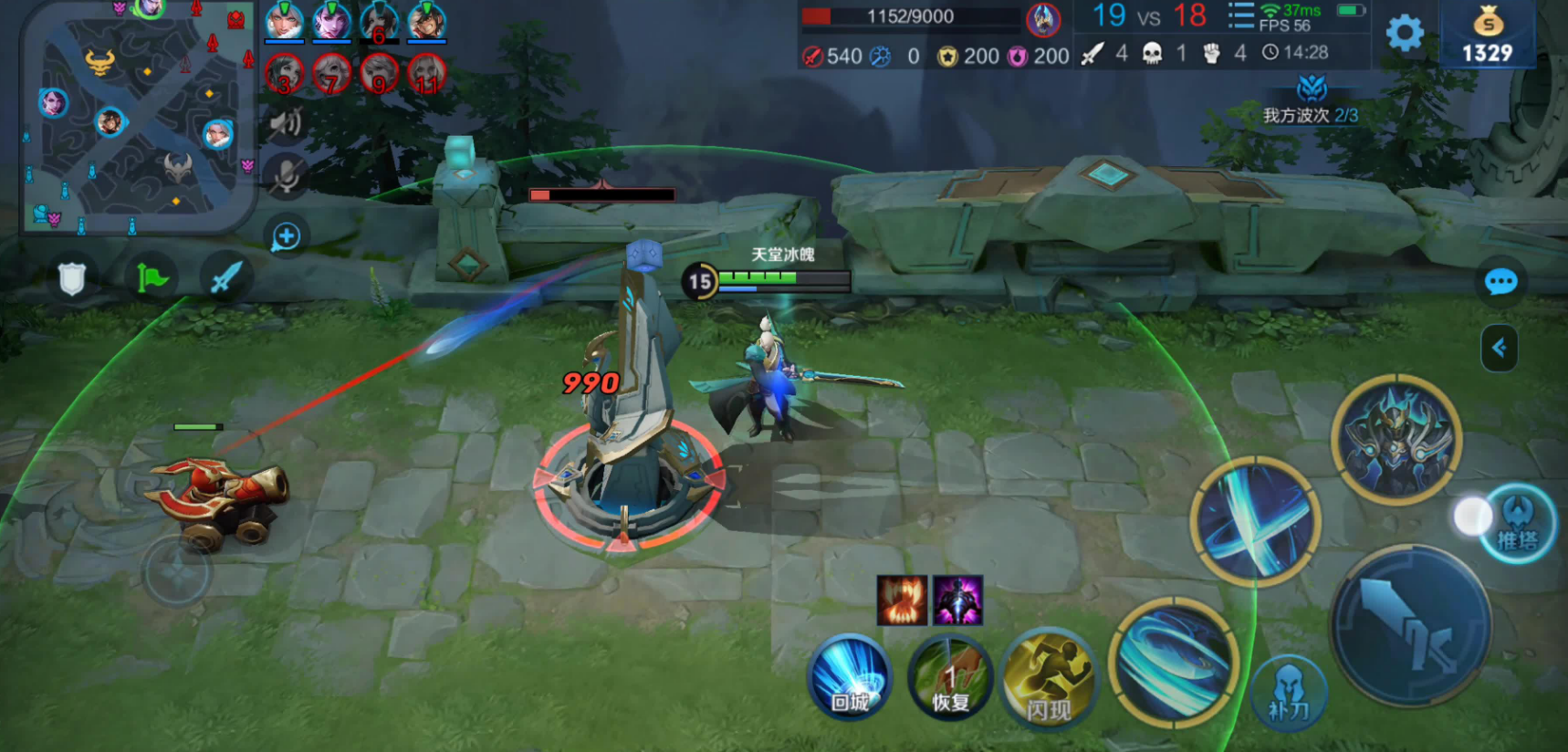
Task: Select the 补刀 last-hit button
Action: 1289,693
